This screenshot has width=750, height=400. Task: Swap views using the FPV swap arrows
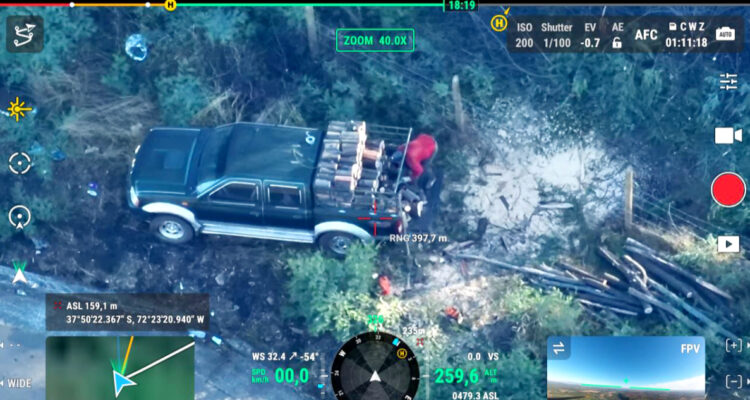[559, 347]
